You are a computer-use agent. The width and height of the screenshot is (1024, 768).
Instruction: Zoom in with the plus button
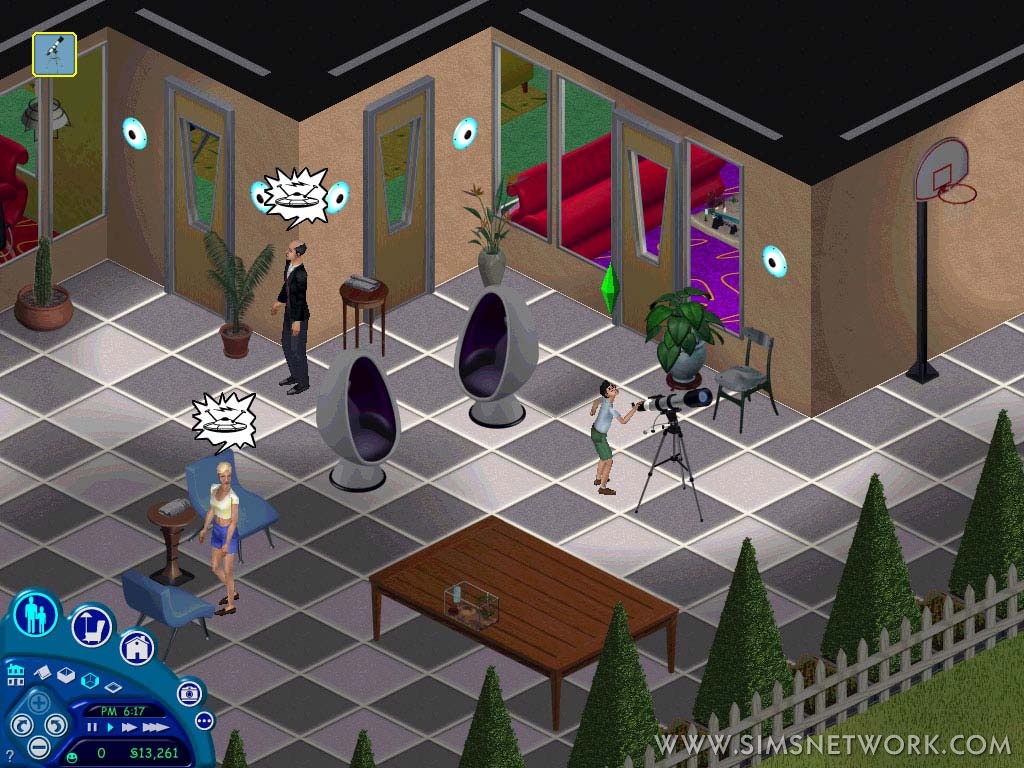click(38, 702)
